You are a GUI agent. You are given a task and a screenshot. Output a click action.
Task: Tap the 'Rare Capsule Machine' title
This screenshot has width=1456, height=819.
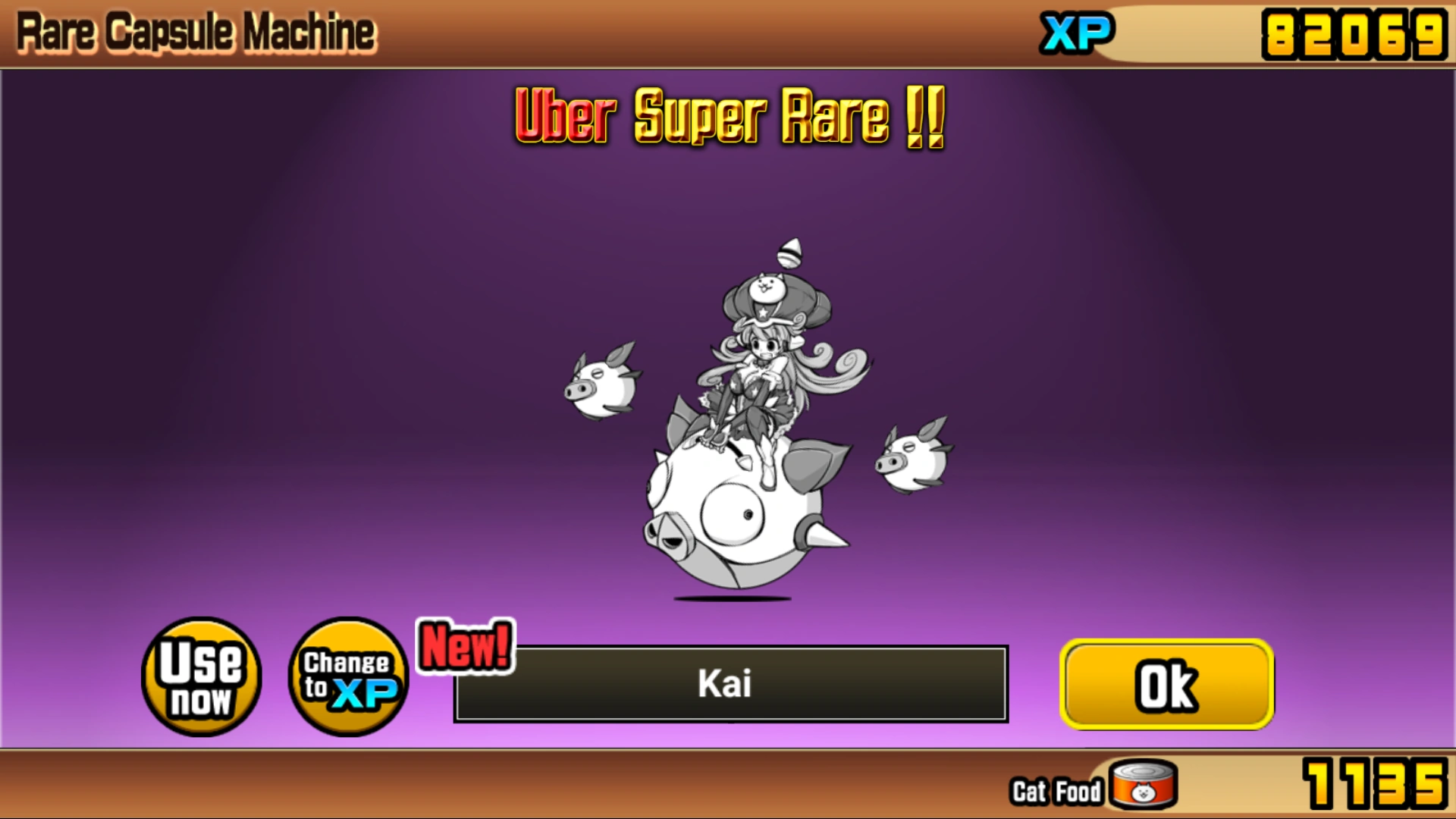[x=195, y=32]
